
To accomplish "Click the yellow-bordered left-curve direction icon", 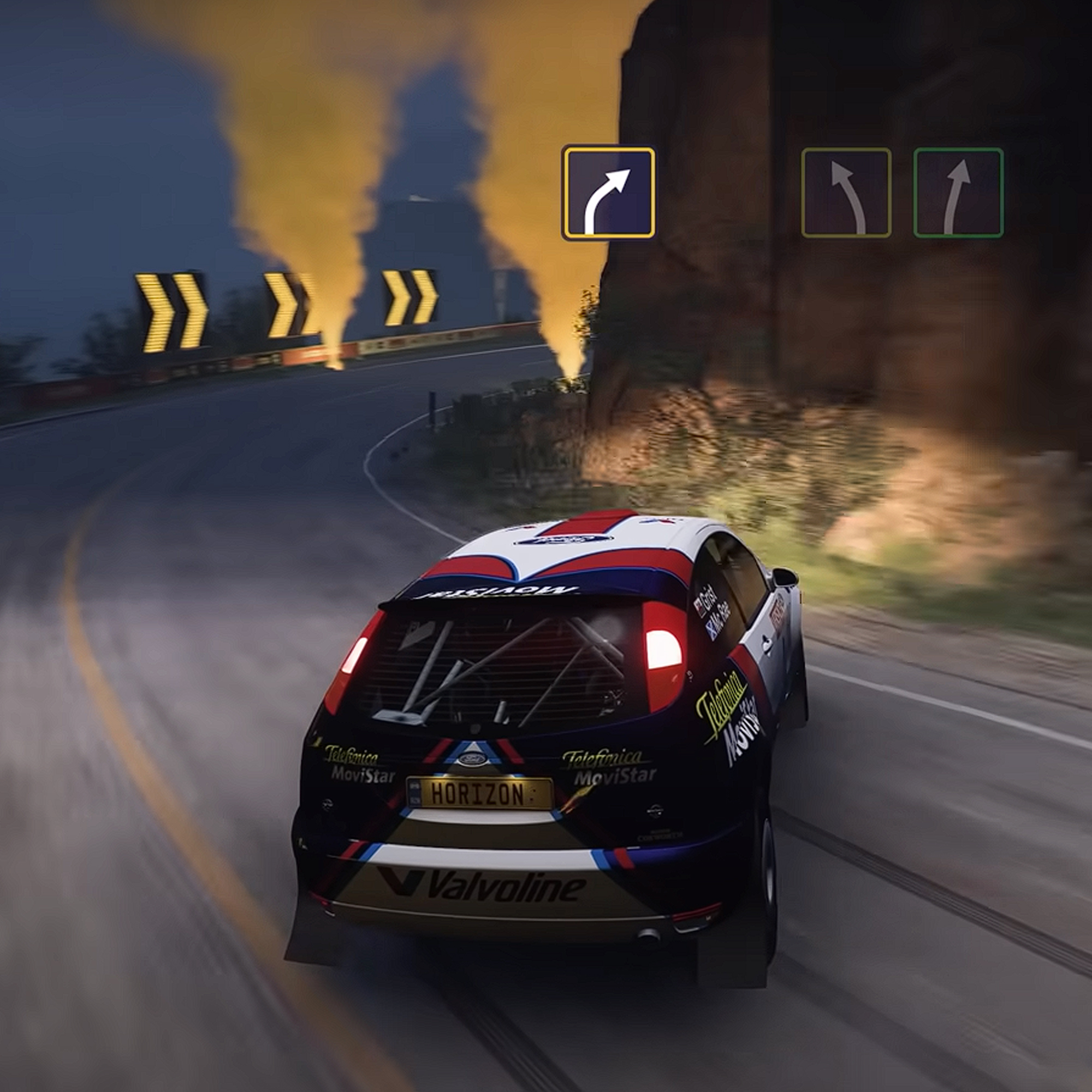I will click(846, 192).
